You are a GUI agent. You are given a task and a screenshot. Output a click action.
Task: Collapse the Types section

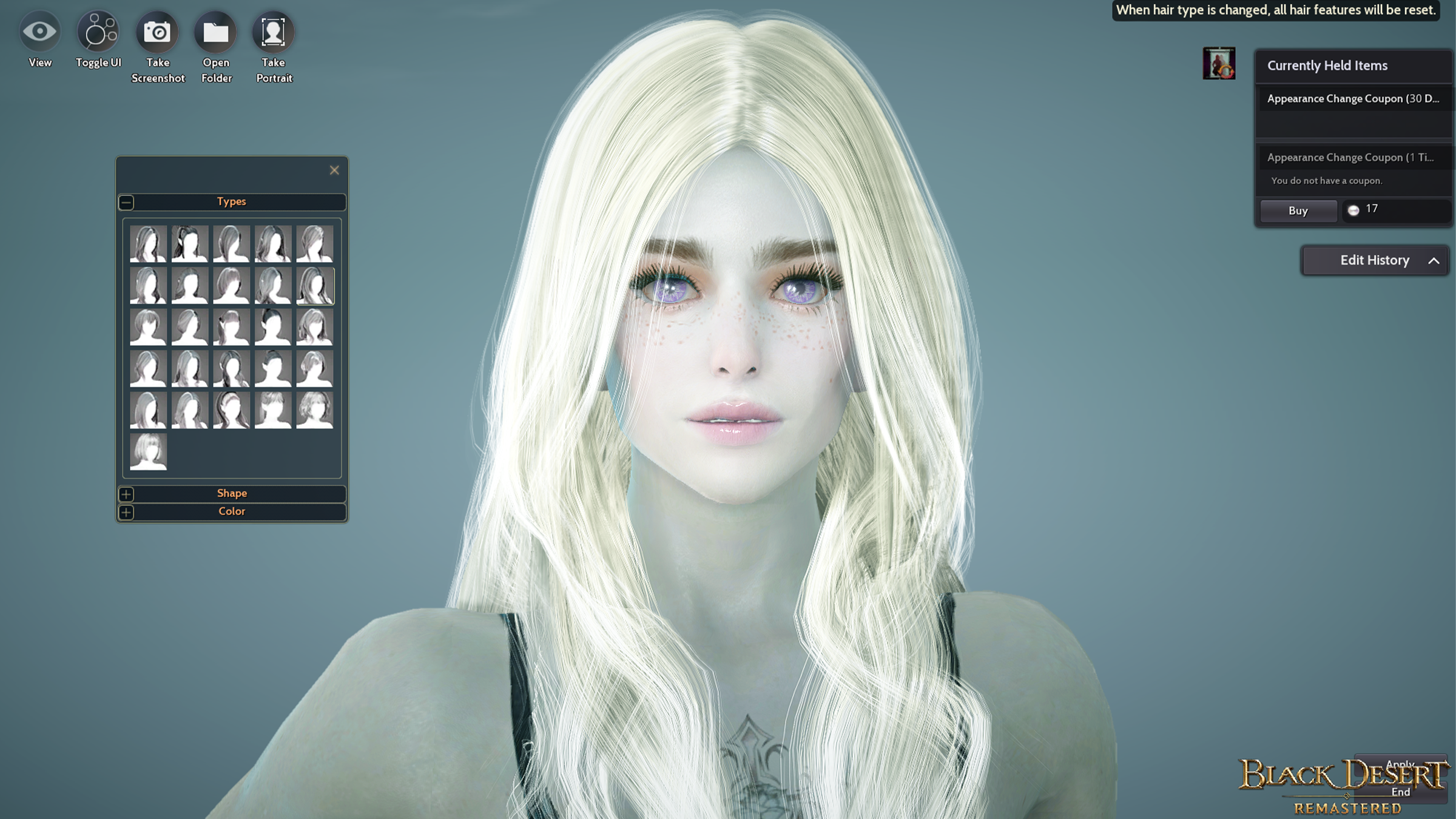(126, 202)
